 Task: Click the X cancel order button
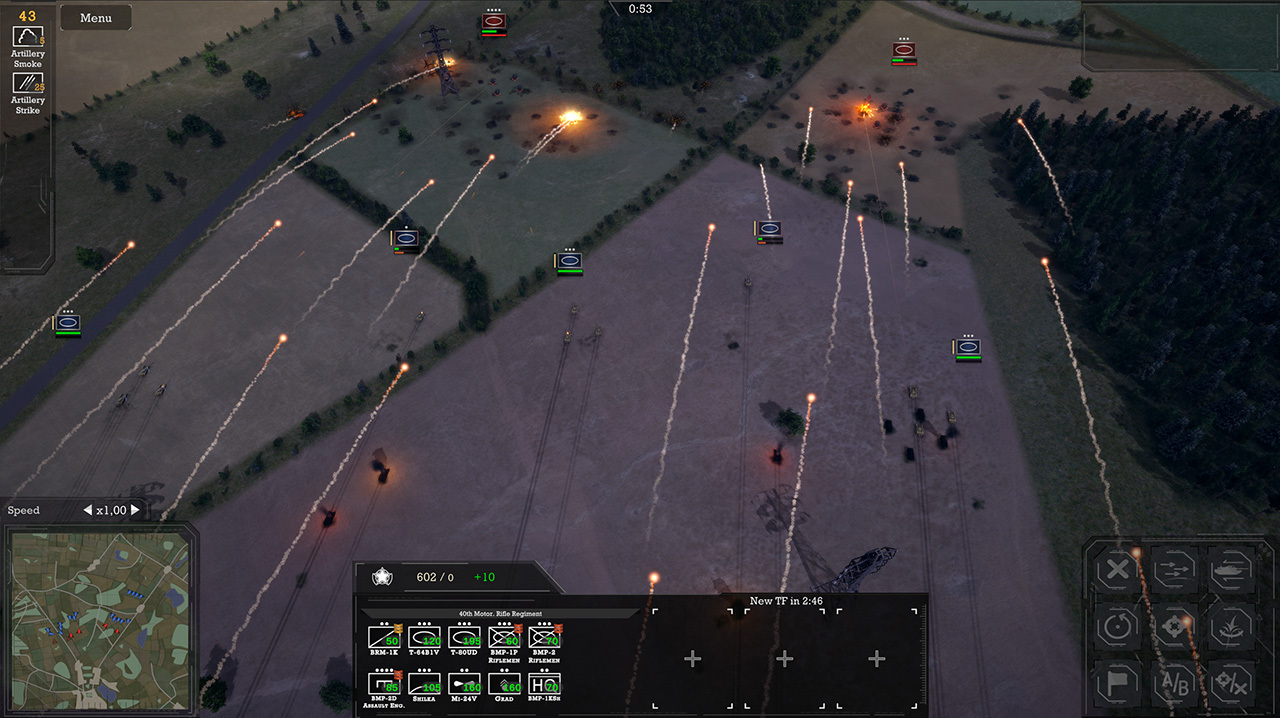point(1118,572)
